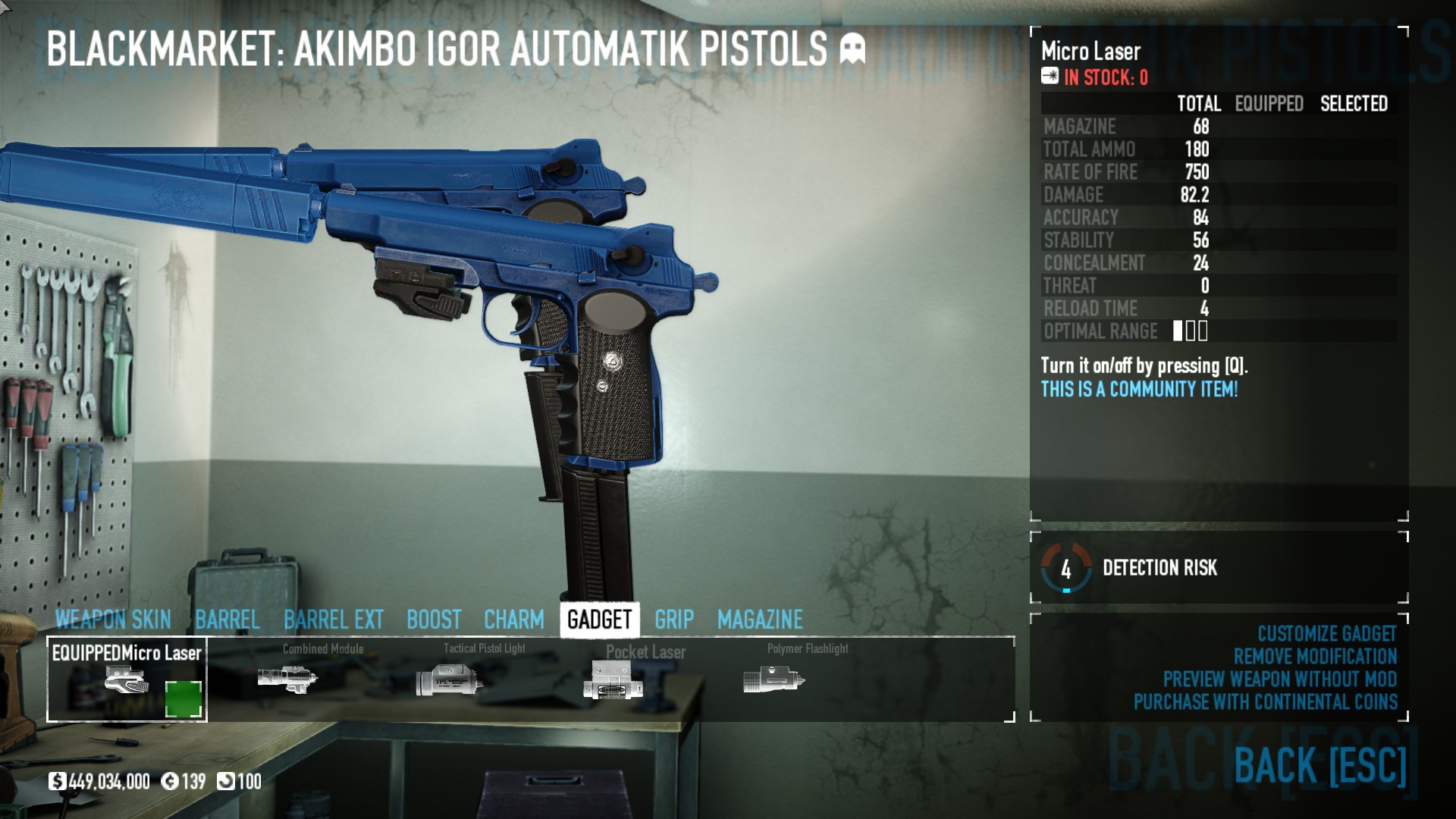Choose the Combined Module gadget
The image size is (1456, 819).
[288, 678]
